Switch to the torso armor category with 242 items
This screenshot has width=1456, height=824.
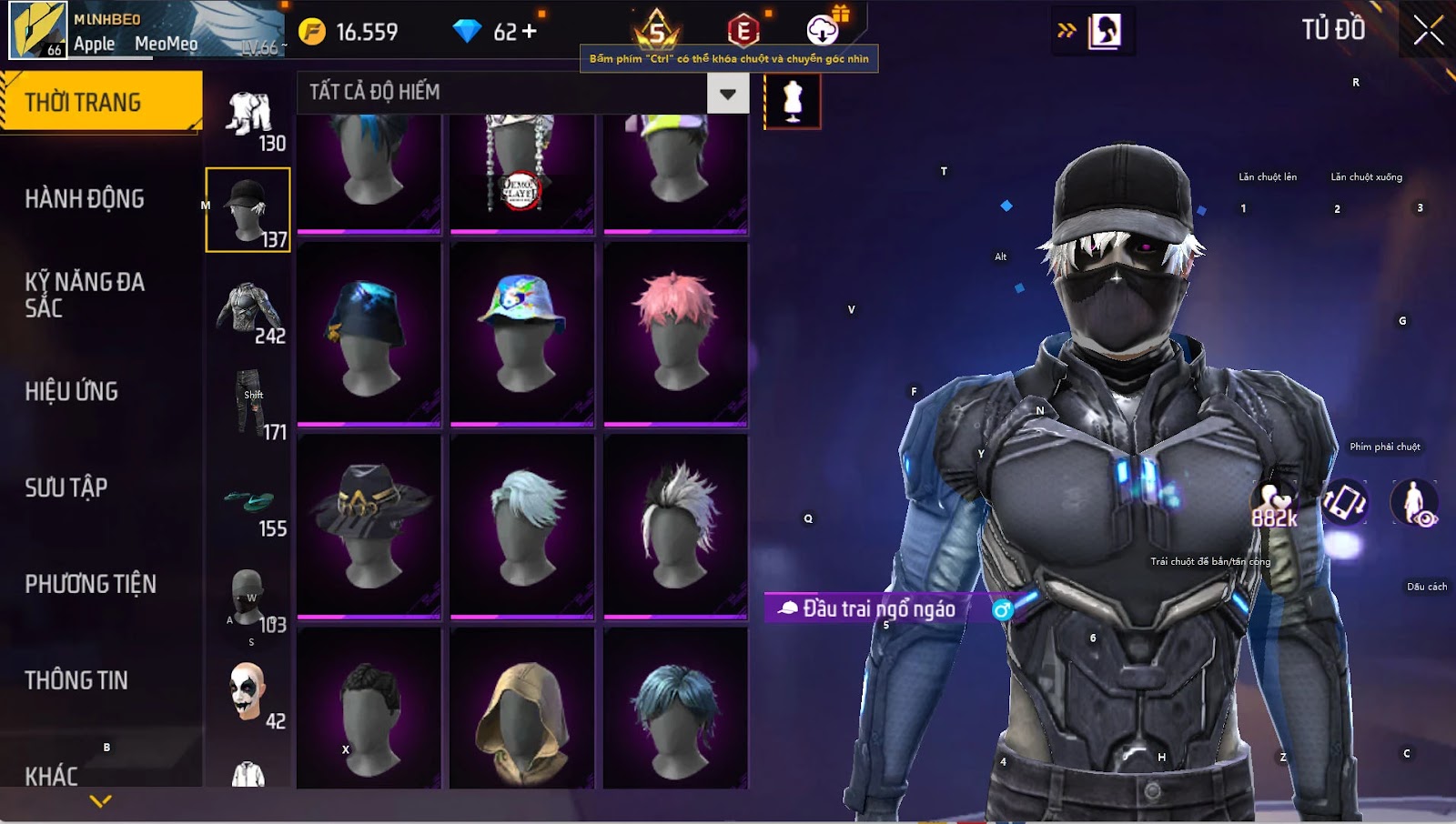[248, 311]
